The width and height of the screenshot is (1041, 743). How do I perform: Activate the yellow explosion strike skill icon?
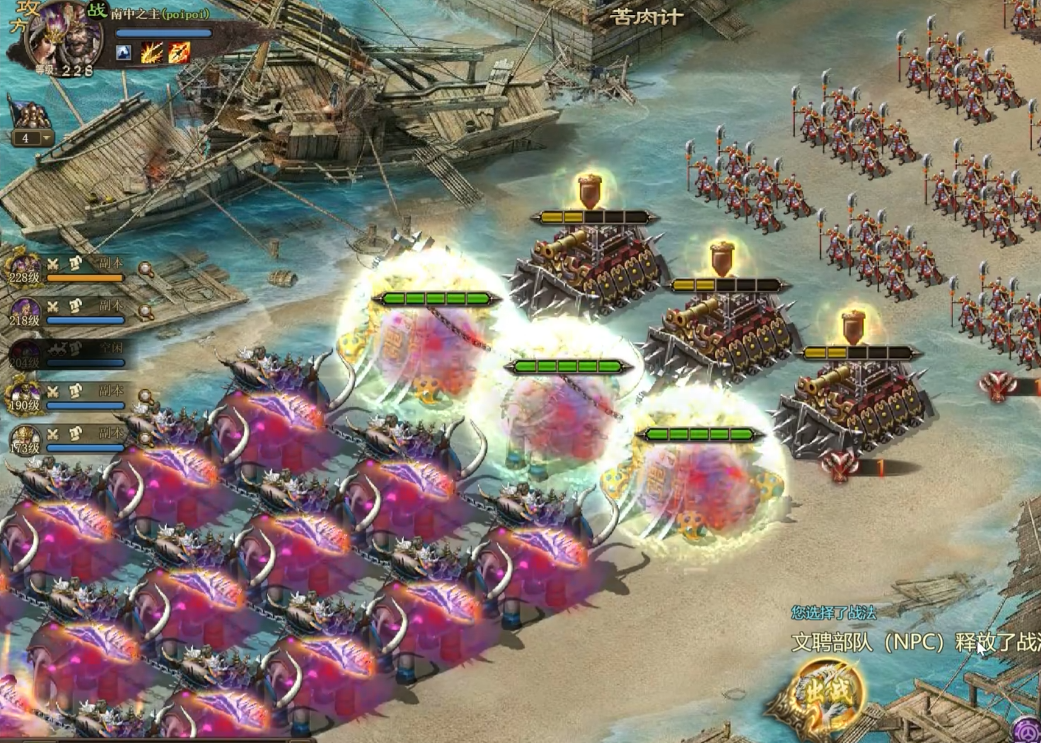click(151, 53)
